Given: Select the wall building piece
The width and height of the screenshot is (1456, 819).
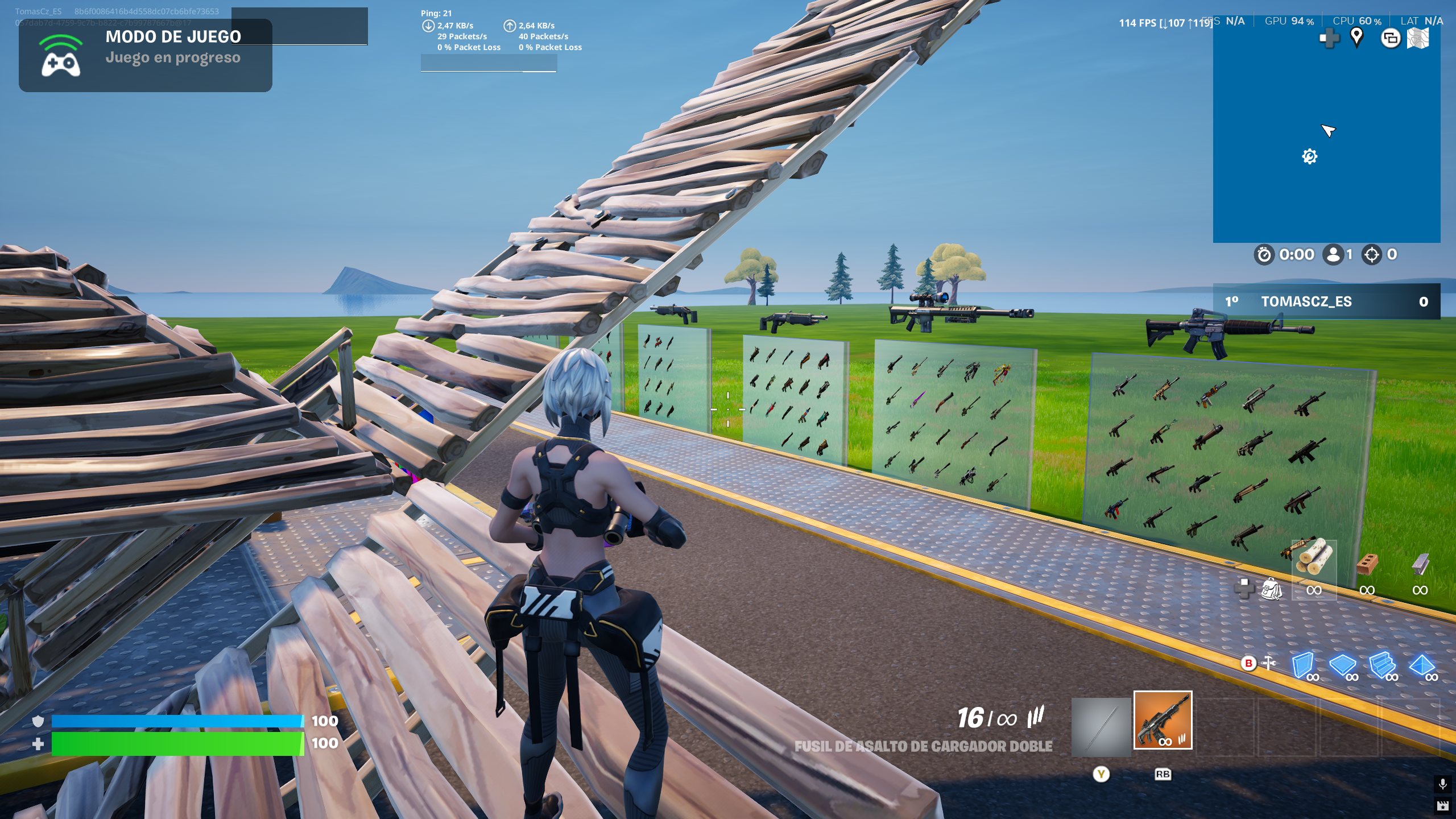Looking at the screenshot, I should (x=1302, y=664).
